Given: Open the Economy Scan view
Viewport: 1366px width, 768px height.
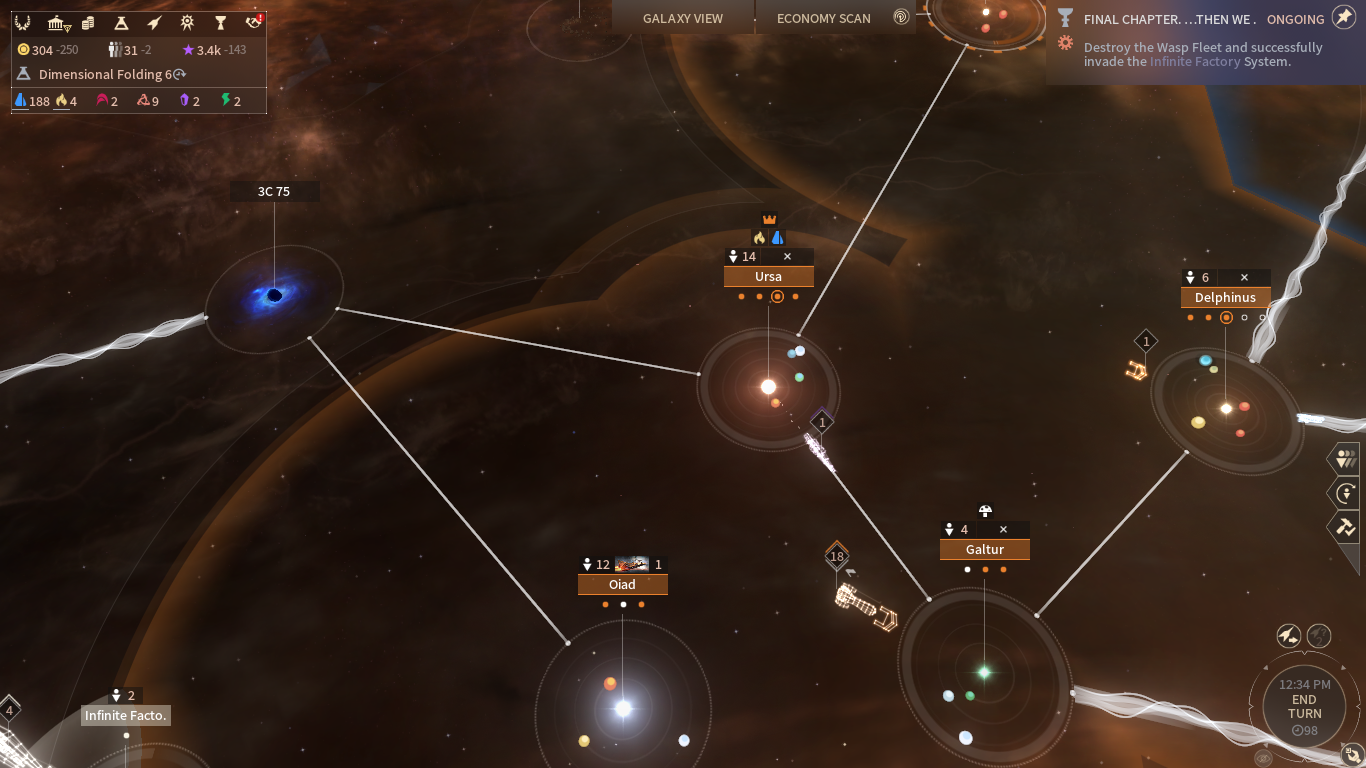Looking at the screenshot, I should 823,18.
